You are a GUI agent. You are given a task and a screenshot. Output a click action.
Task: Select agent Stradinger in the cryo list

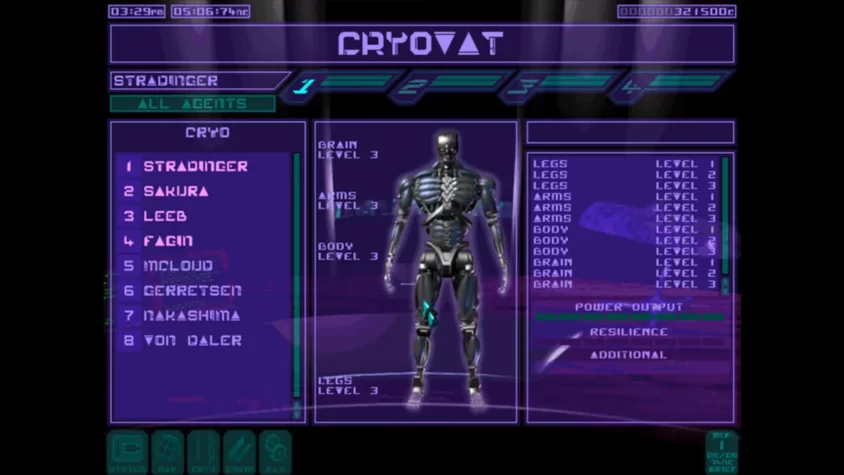pos(195,166)
